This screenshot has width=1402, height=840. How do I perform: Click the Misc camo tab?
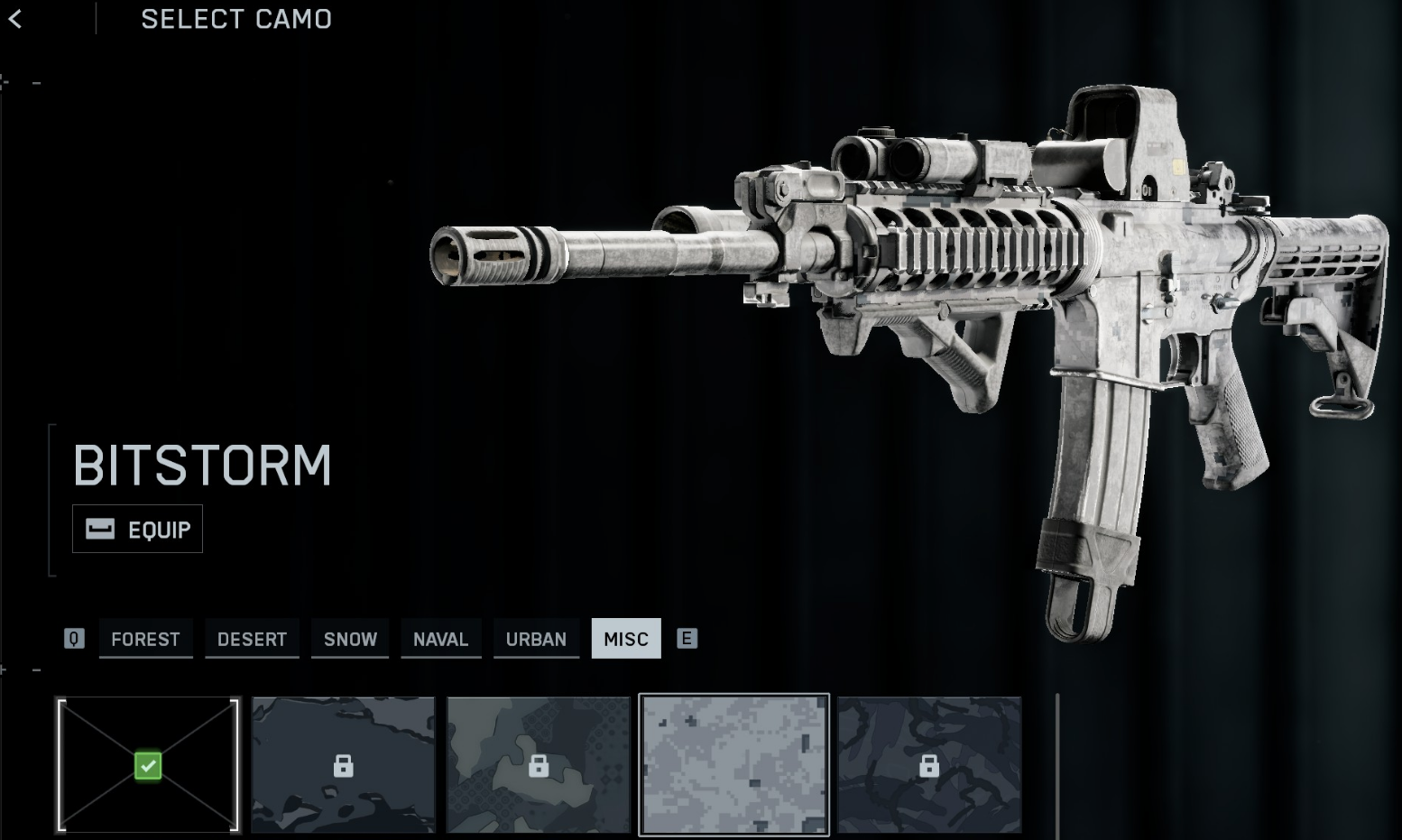[626, 639]
